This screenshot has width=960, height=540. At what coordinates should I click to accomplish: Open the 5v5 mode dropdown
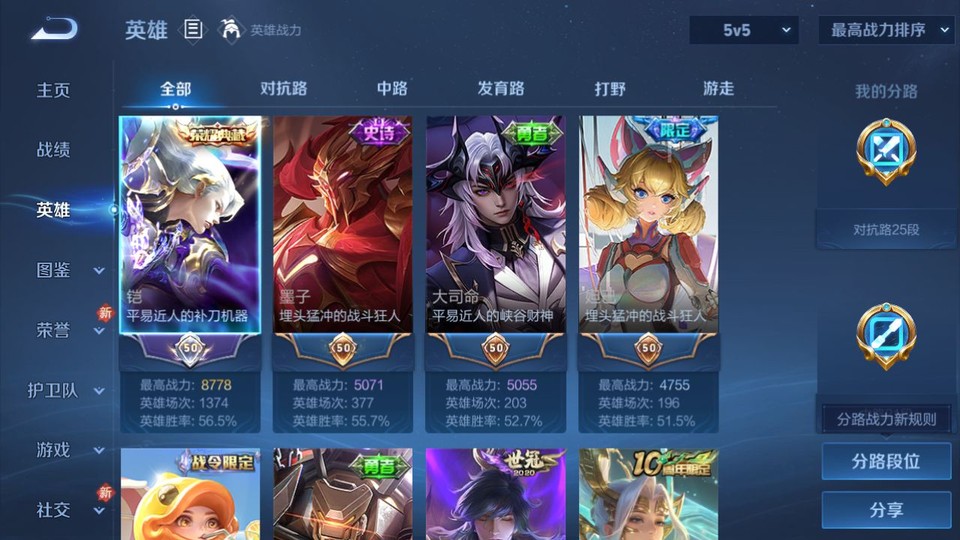743,30
